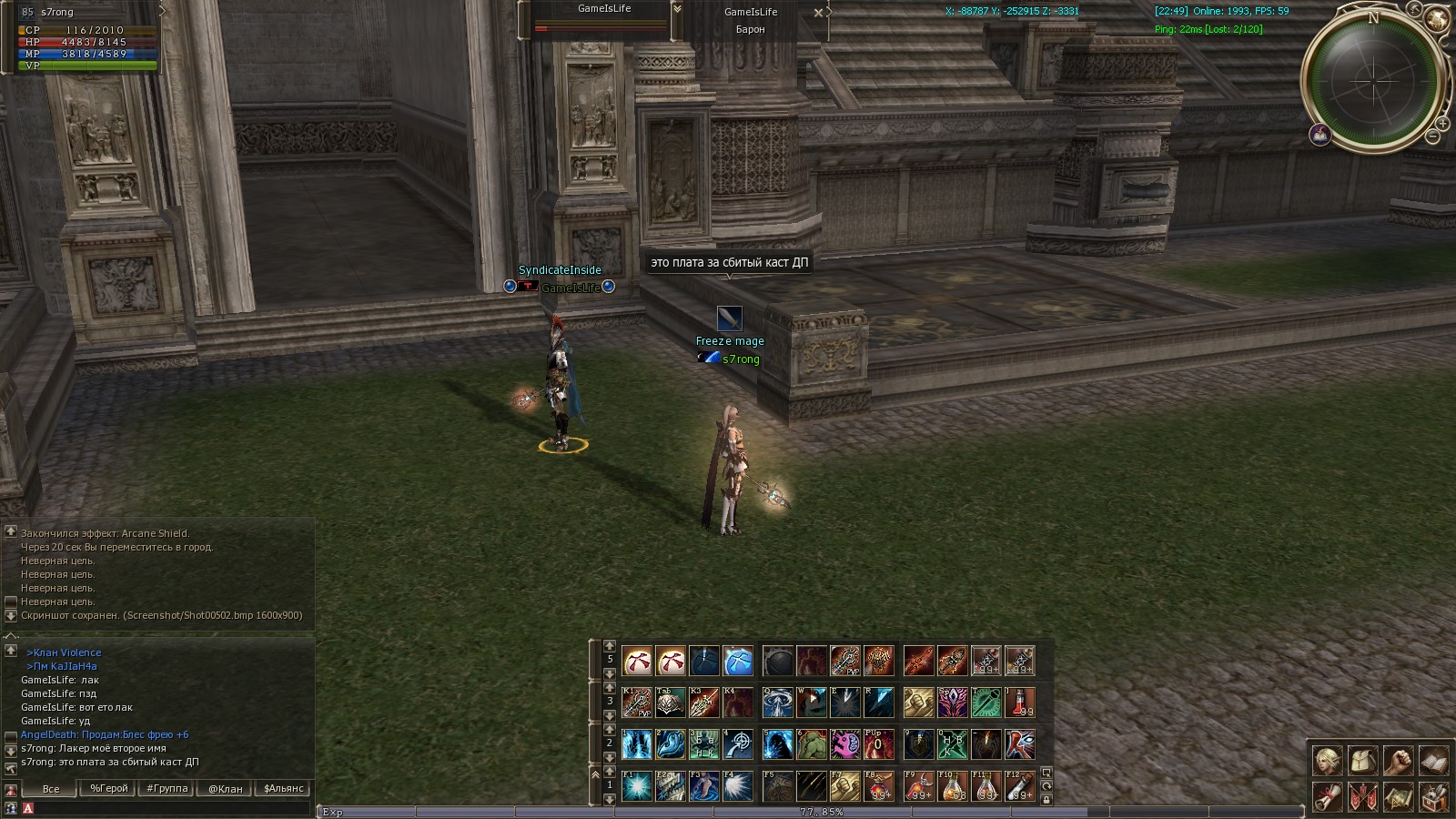Use the red potion in the ] slot
Image resolution: width=1456 pixels, height=819 pixels.
click(1020, 702)
